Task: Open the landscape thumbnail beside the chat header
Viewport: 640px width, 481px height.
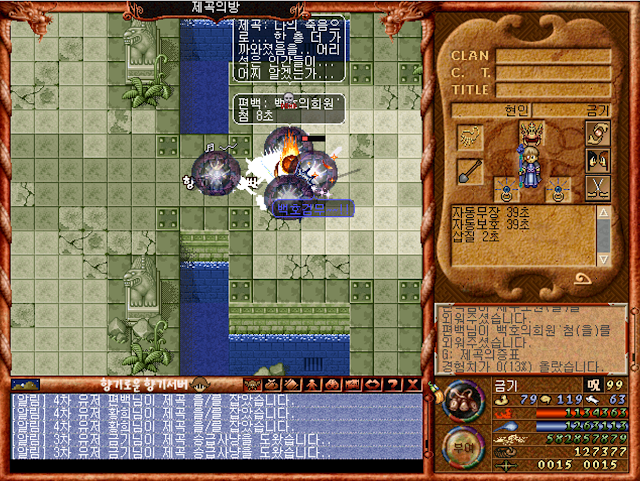Action: point(26,384)
